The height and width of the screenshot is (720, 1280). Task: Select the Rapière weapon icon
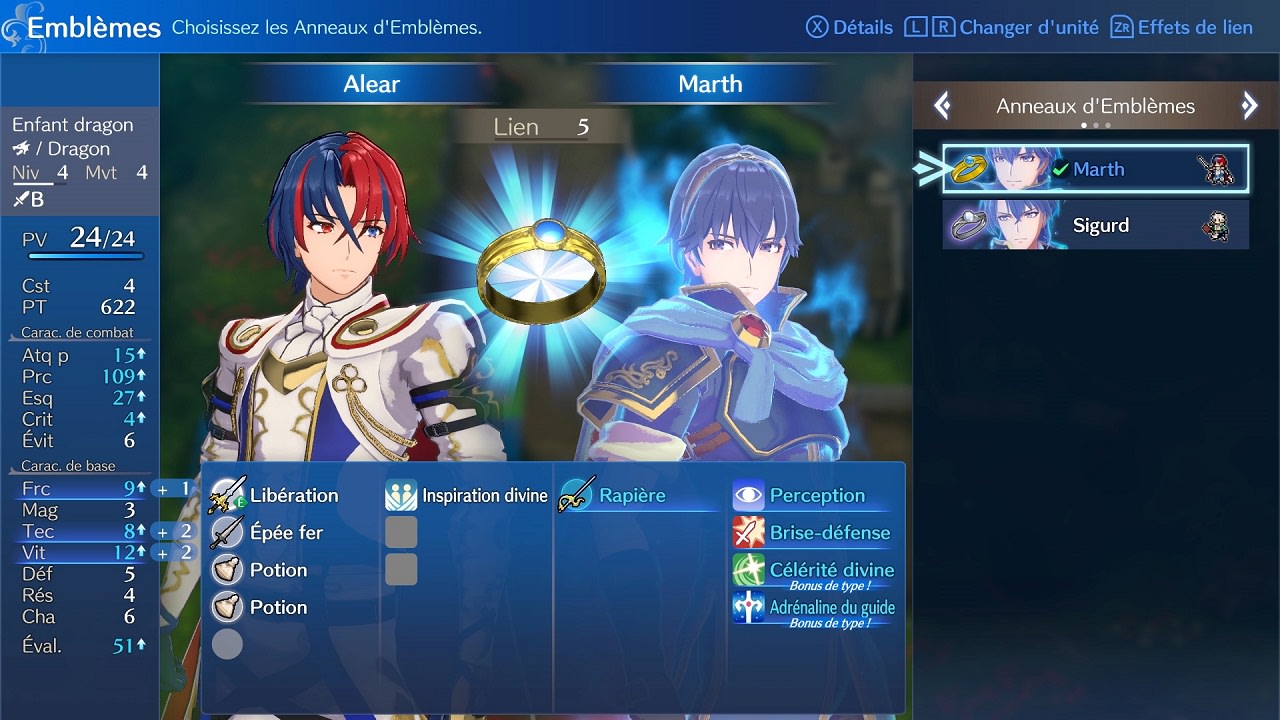pyautogui.click(x=575, y=494)
